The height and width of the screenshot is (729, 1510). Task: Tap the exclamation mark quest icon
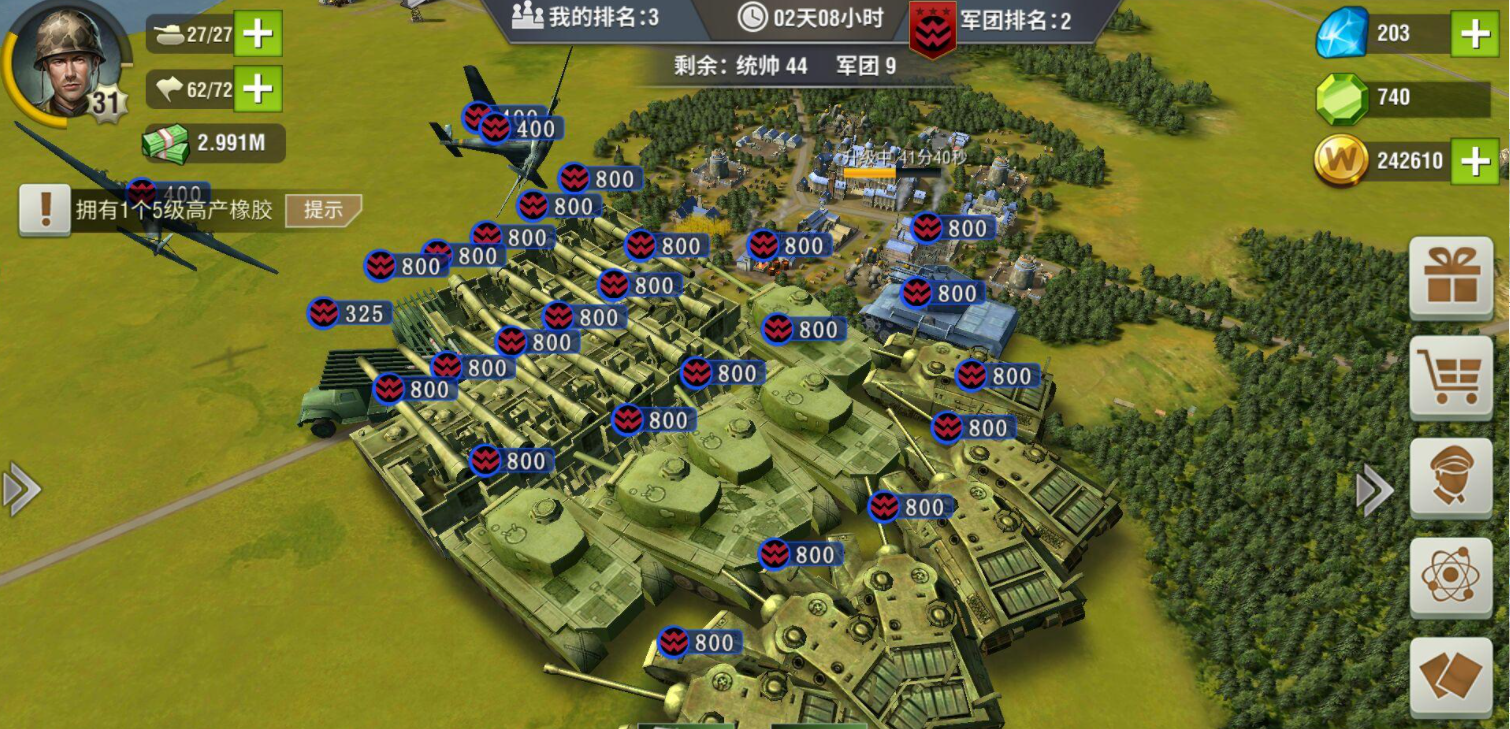45,210
